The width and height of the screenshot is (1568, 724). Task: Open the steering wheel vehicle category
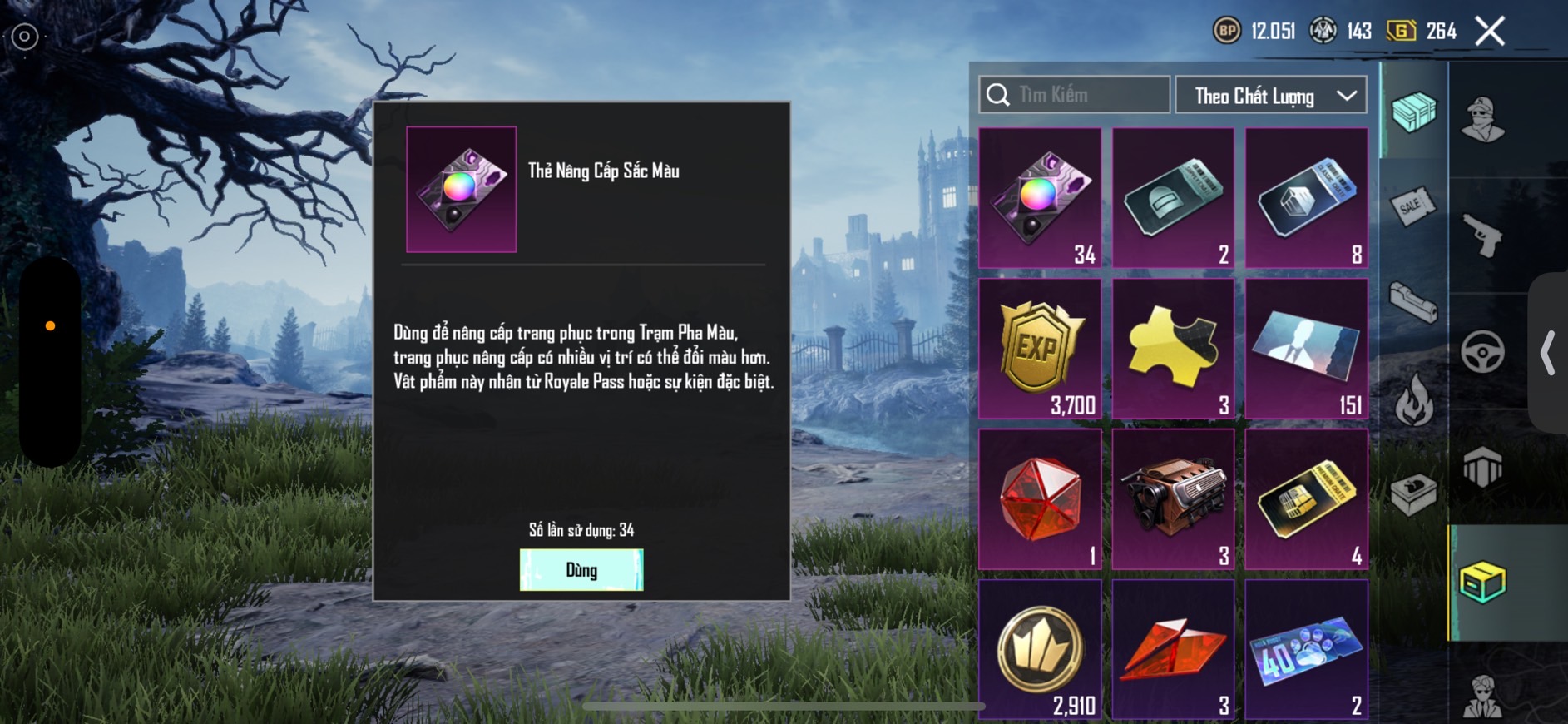coord(1482,351)
